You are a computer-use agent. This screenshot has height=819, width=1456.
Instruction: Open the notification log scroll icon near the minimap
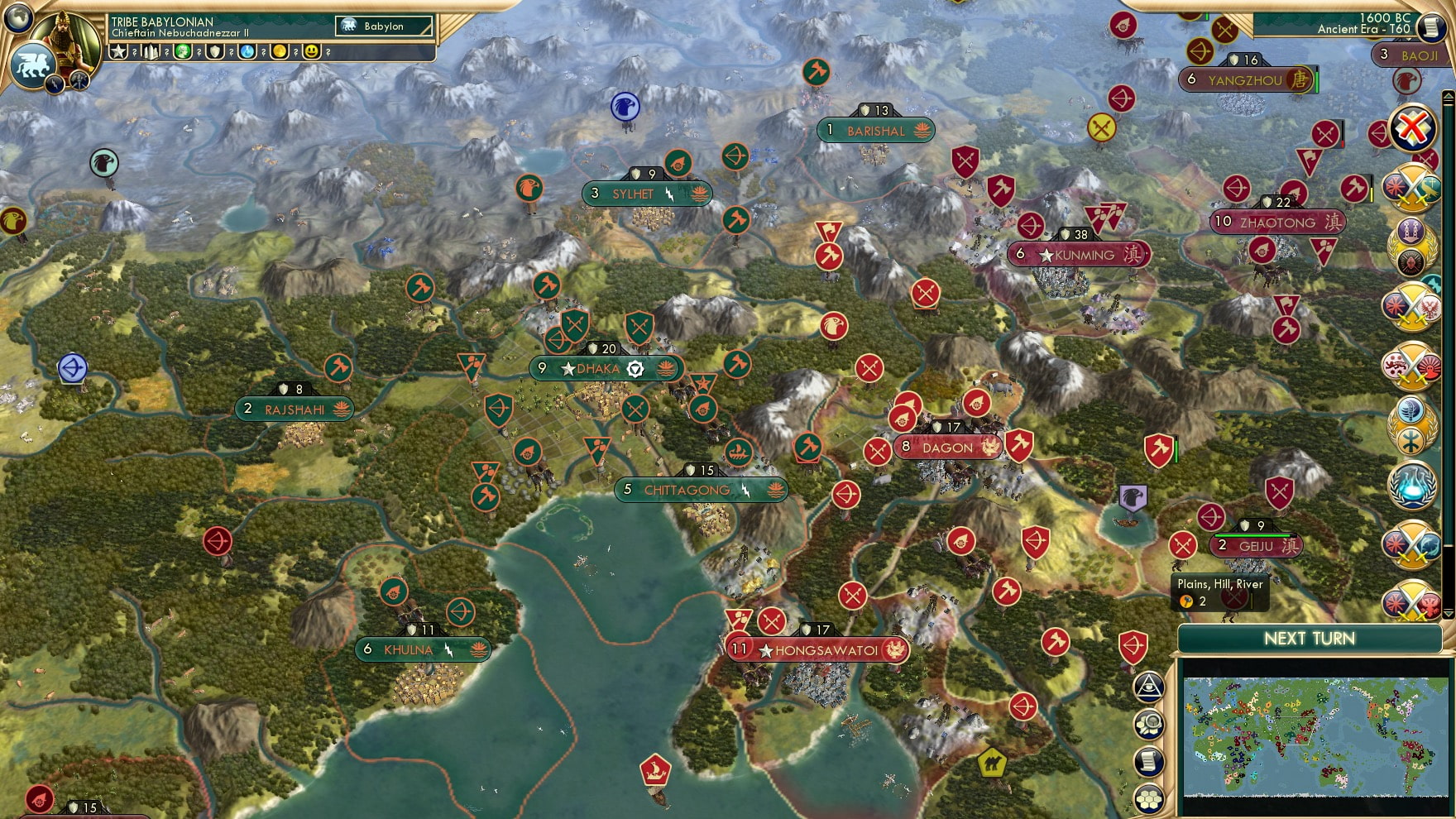[1148, 763]
